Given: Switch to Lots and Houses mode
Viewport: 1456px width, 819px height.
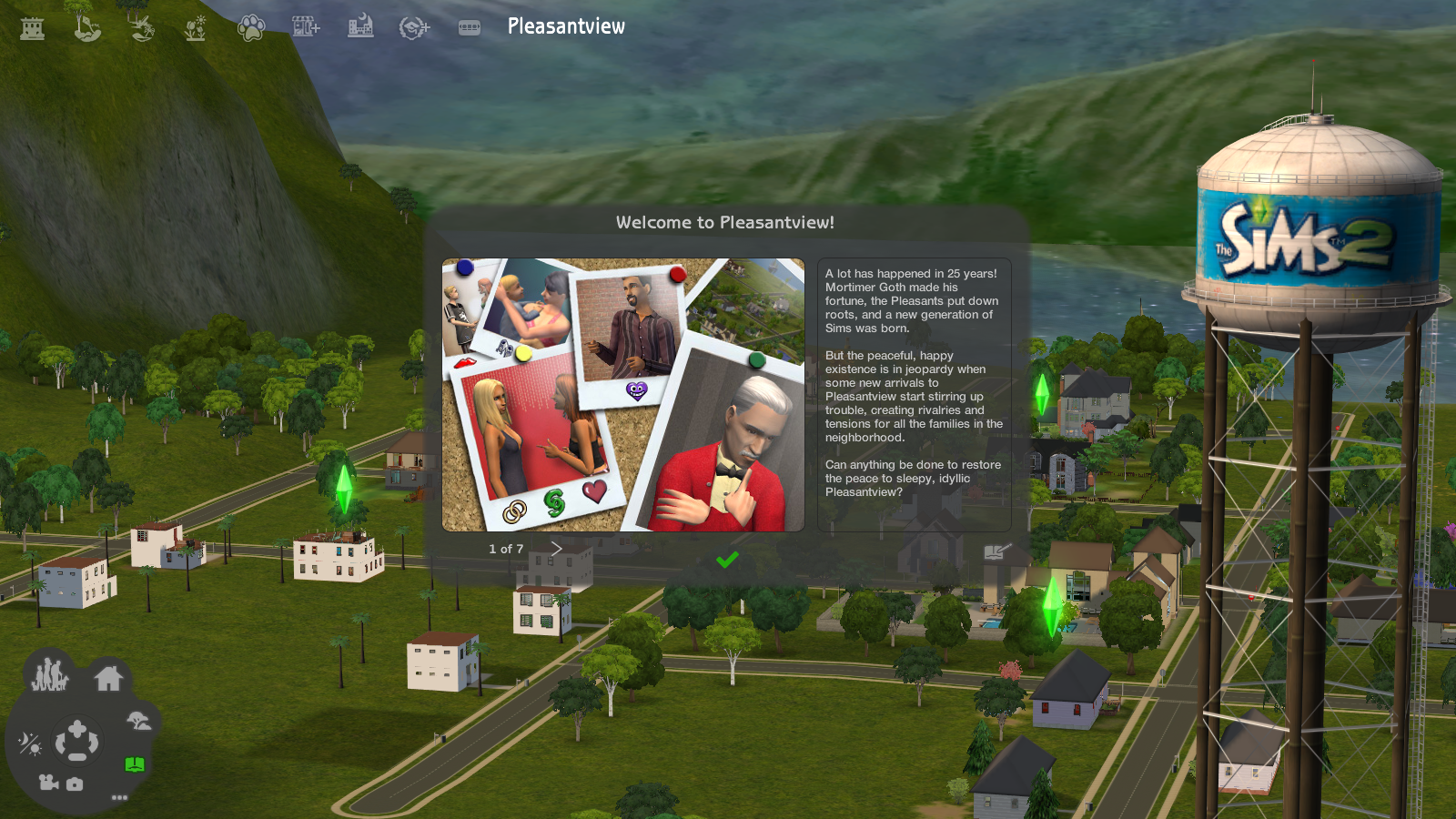Looking at the screenshot, I should [x=109, y=678].
